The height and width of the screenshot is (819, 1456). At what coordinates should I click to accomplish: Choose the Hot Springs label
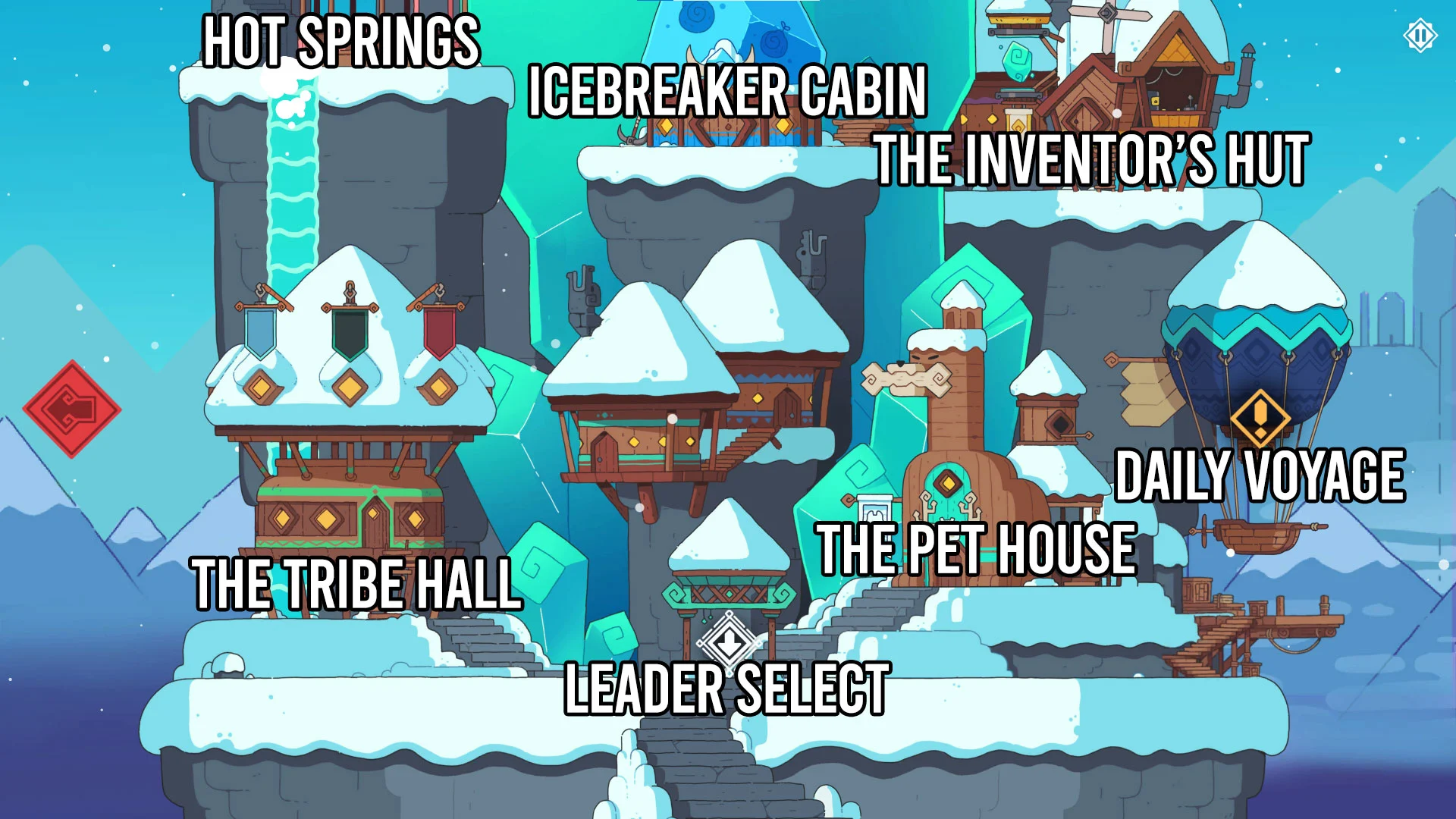pyautogui.click(x=341, y=42)
